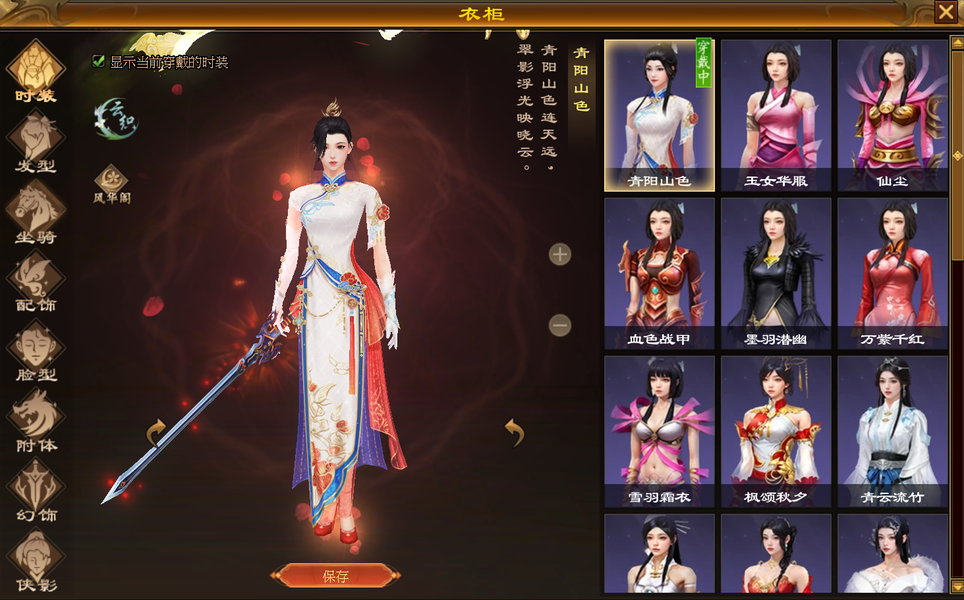Zoom in with the plus button
This screenshot has width=964, height=600.
560,254
